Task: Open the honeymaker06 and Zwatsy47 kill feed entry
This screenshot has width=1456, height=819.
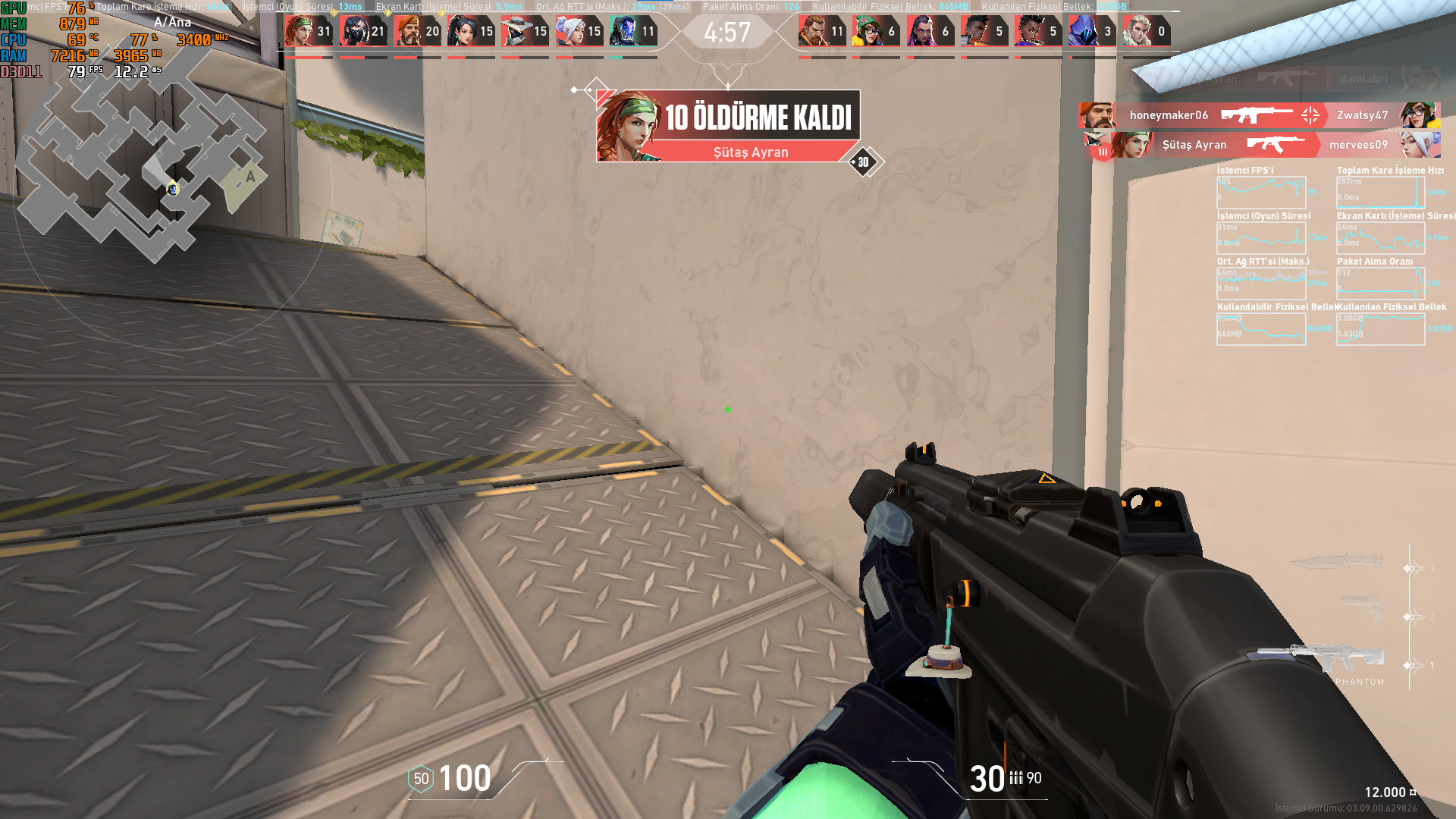Action: (1259, 115)
